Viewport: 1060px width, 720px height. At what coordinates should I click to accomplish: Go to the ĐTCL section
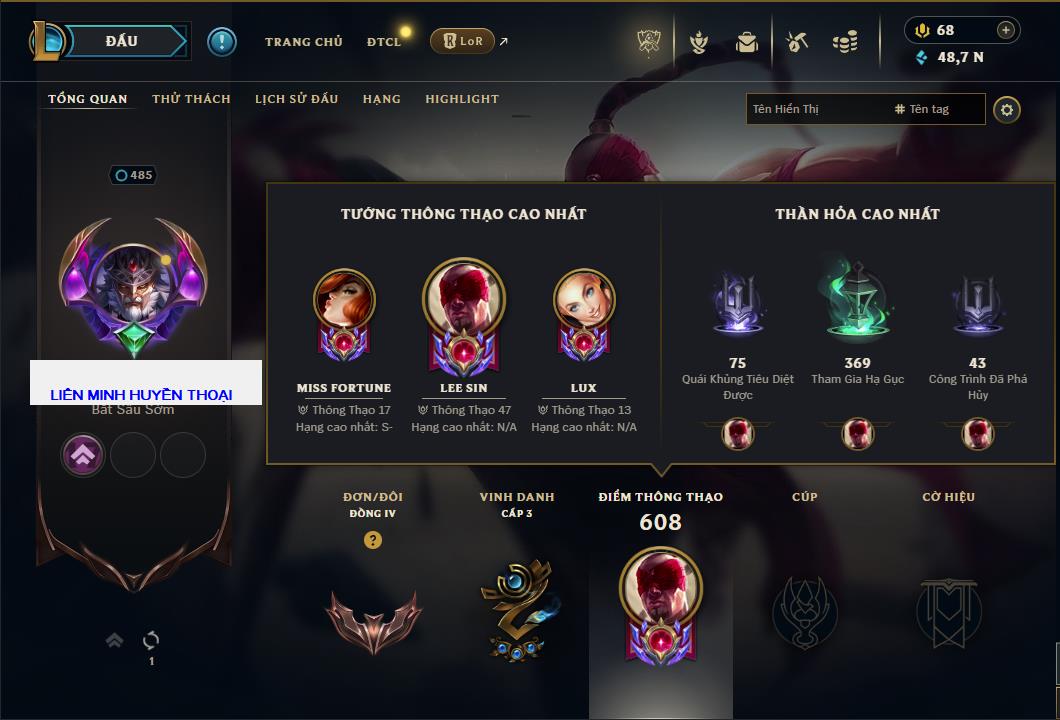point(384,42)
